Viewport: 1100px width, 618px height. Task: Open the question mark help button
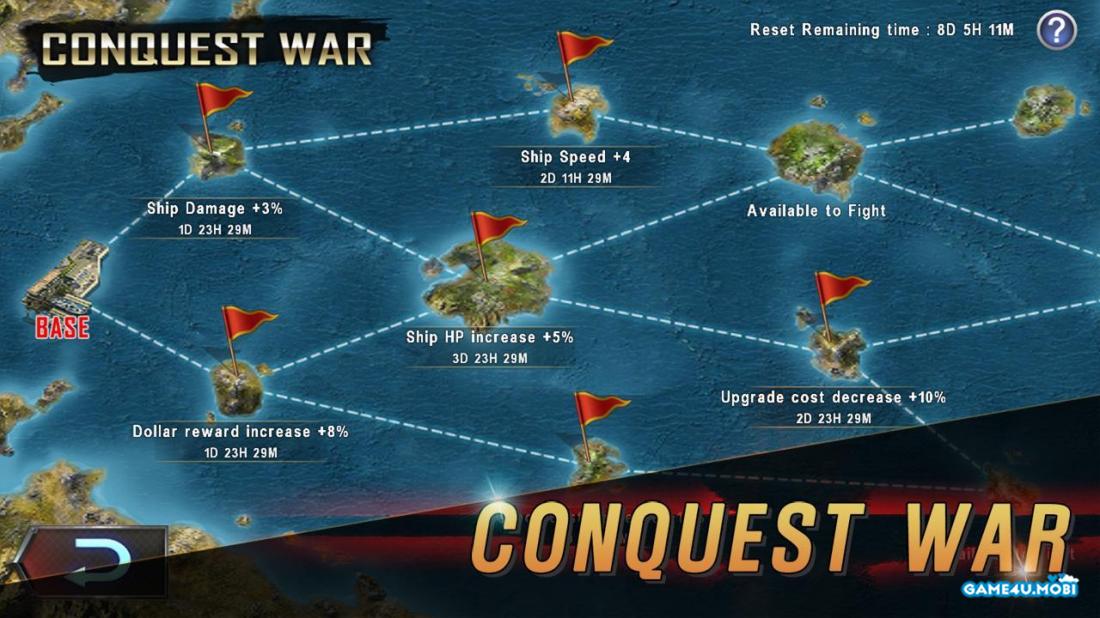tap(1056, 30)
